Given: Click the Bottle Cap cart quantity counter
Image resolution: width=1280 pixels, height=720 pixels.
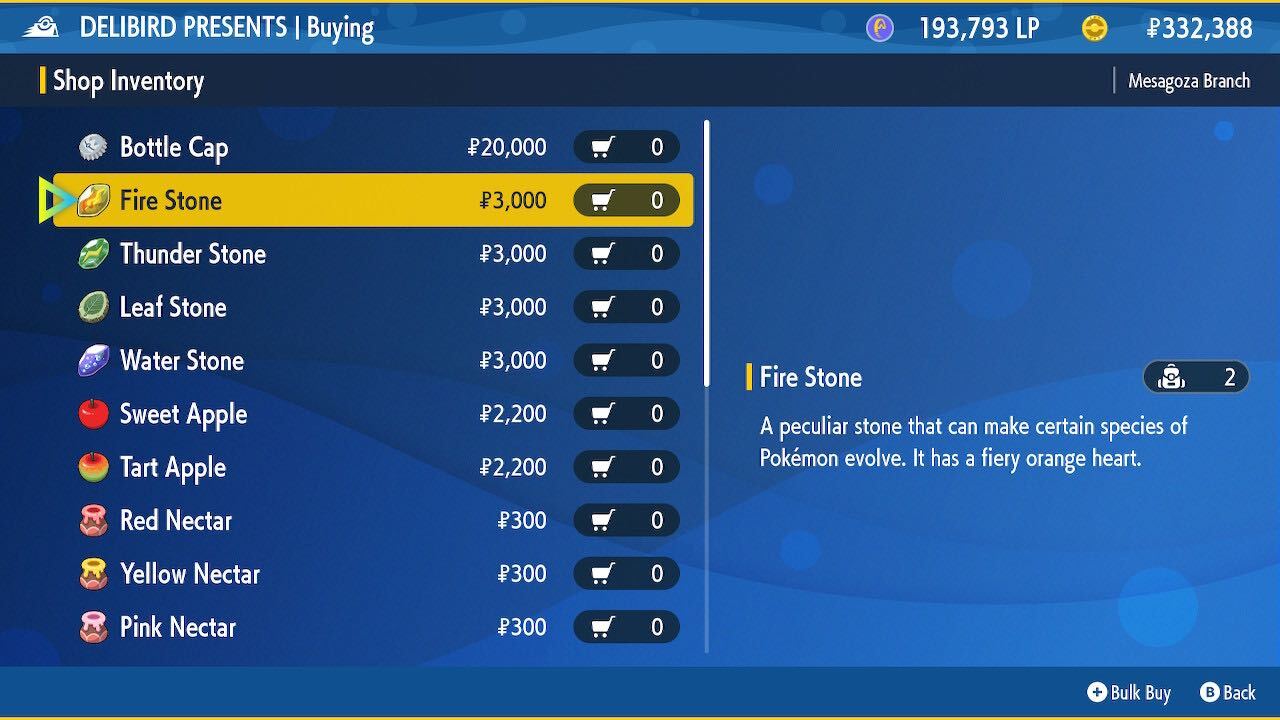Looking at the screenshot, I should click(x=626, y=147).
